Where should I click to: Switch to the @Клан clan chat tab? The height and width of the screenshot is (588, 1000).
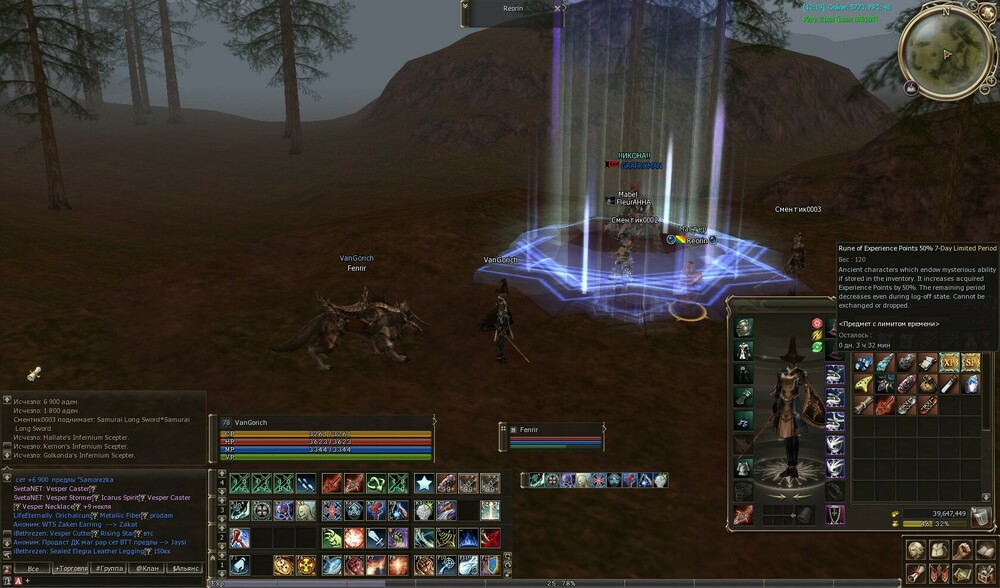coord(147,568)
